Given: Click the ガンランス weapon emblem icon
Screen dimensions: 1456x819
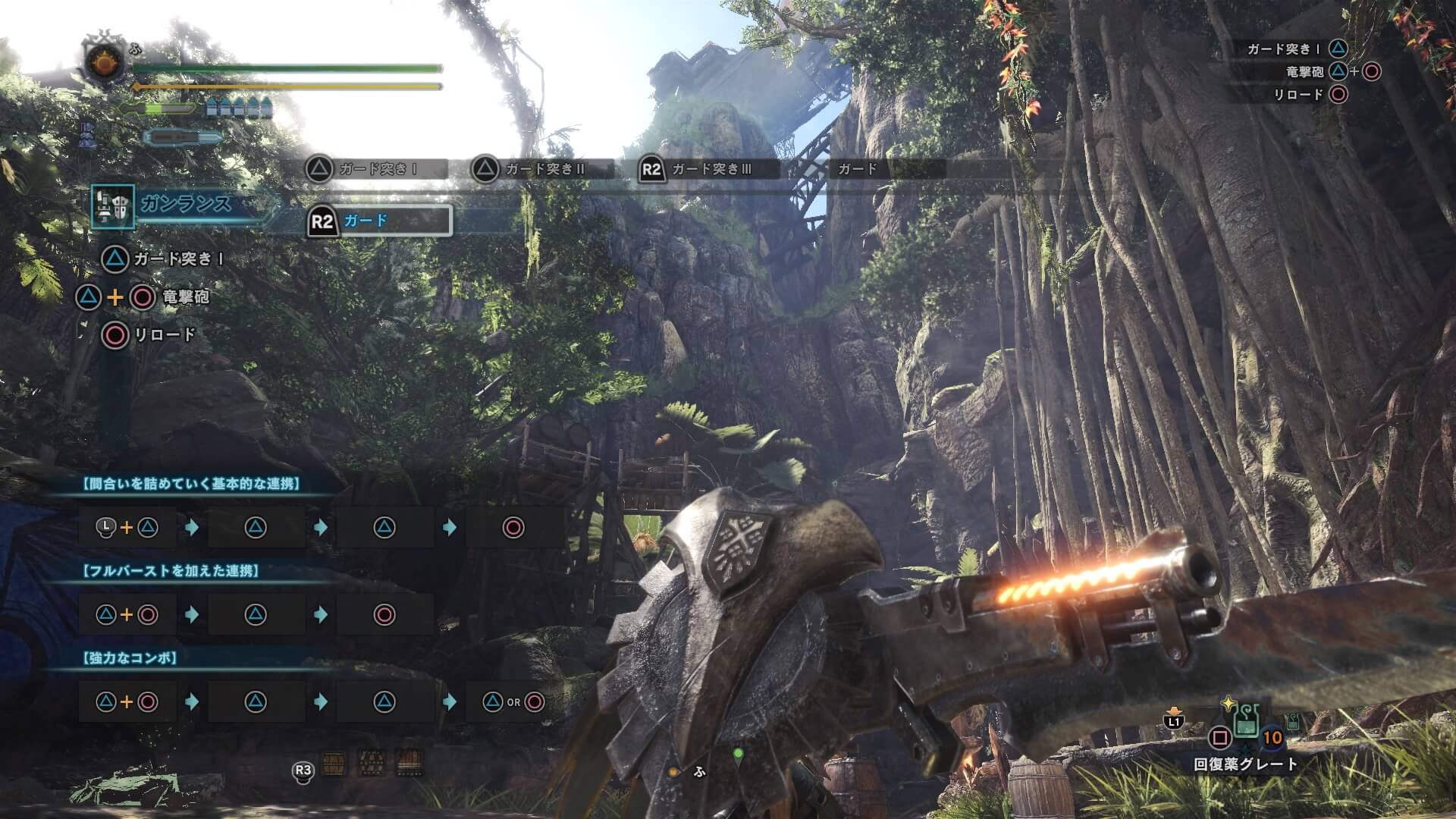Looking at the screenshot, I should click(112, 206).
